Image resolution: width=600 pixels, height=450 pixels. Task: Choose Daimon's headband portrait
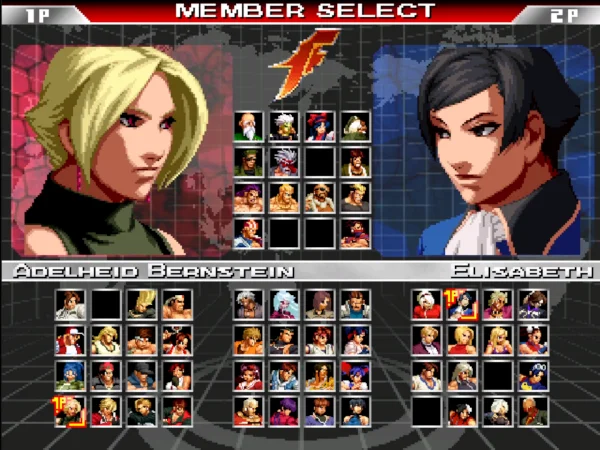click(x=176, y=304)
